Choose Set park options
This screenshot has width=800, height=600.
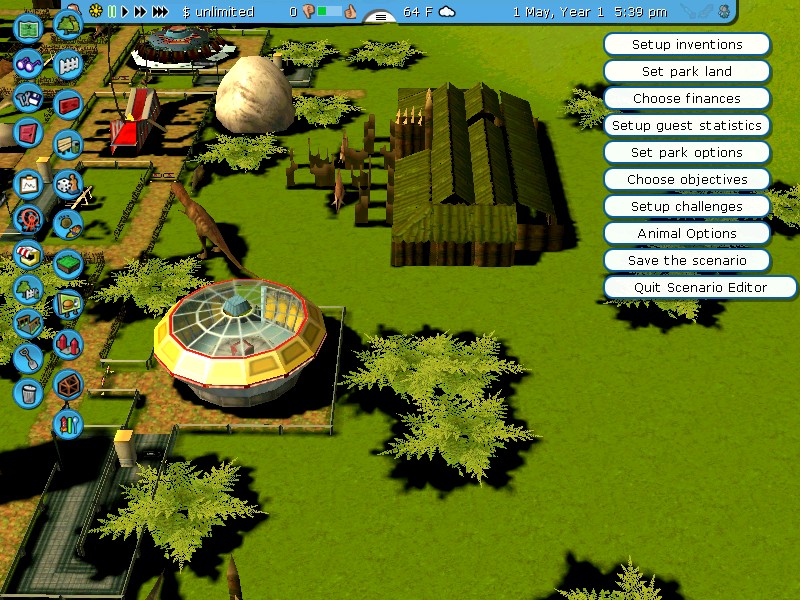[x=686, y=153]
